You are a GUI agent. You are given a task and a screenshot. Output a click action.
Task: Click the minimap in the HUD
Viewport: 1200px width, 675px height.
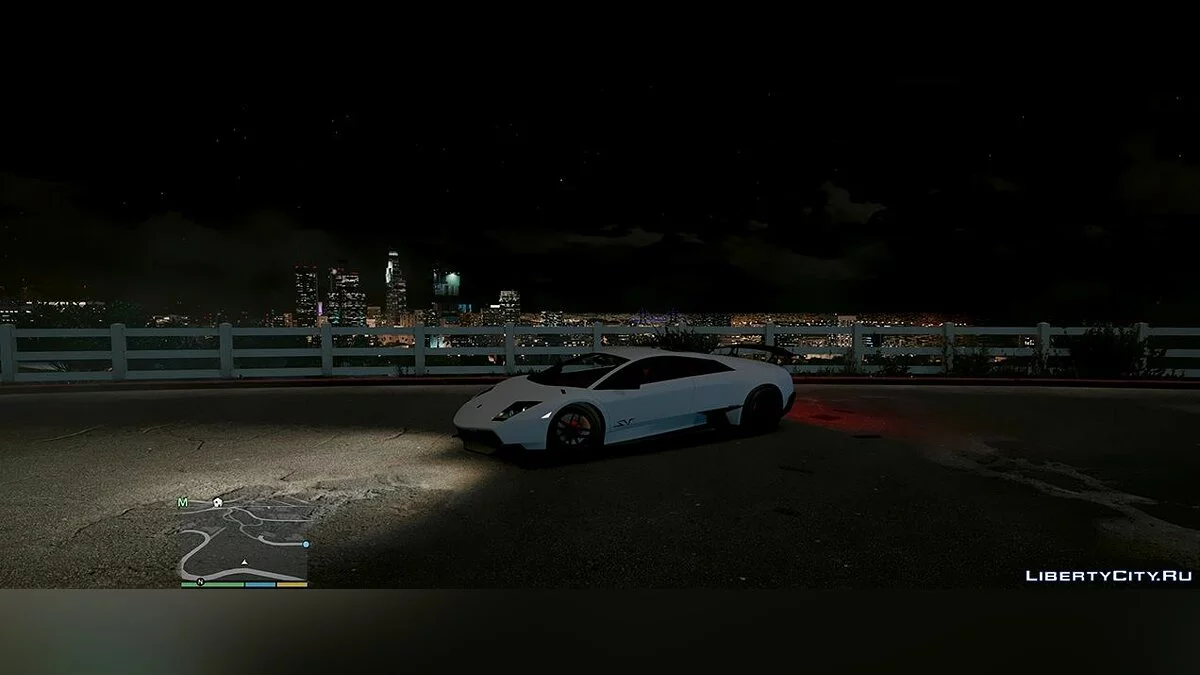(245, 540)
